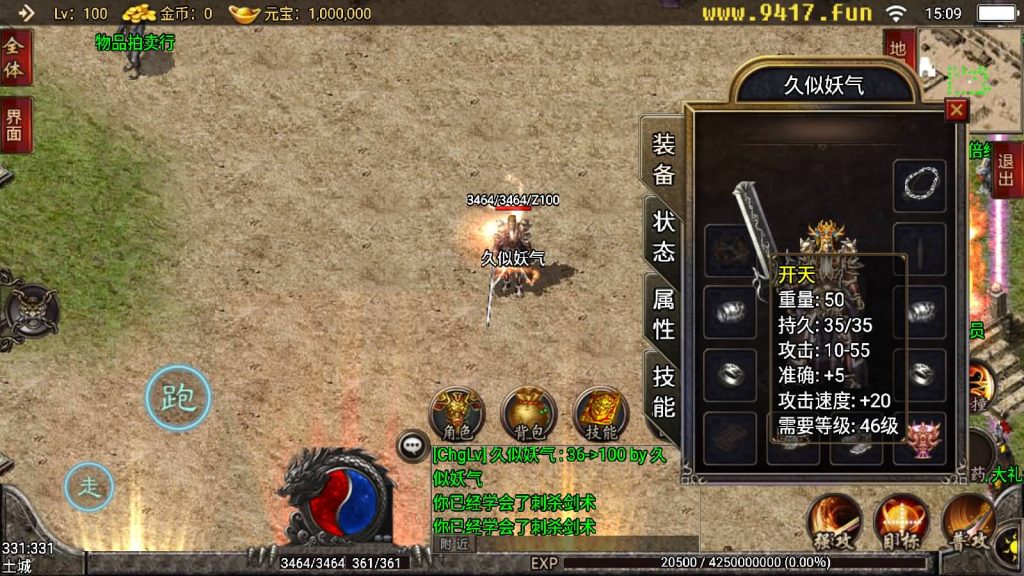
Task: Toggle the 走 walk mode button
Action: pyautogui.click(x=90, y=488)
